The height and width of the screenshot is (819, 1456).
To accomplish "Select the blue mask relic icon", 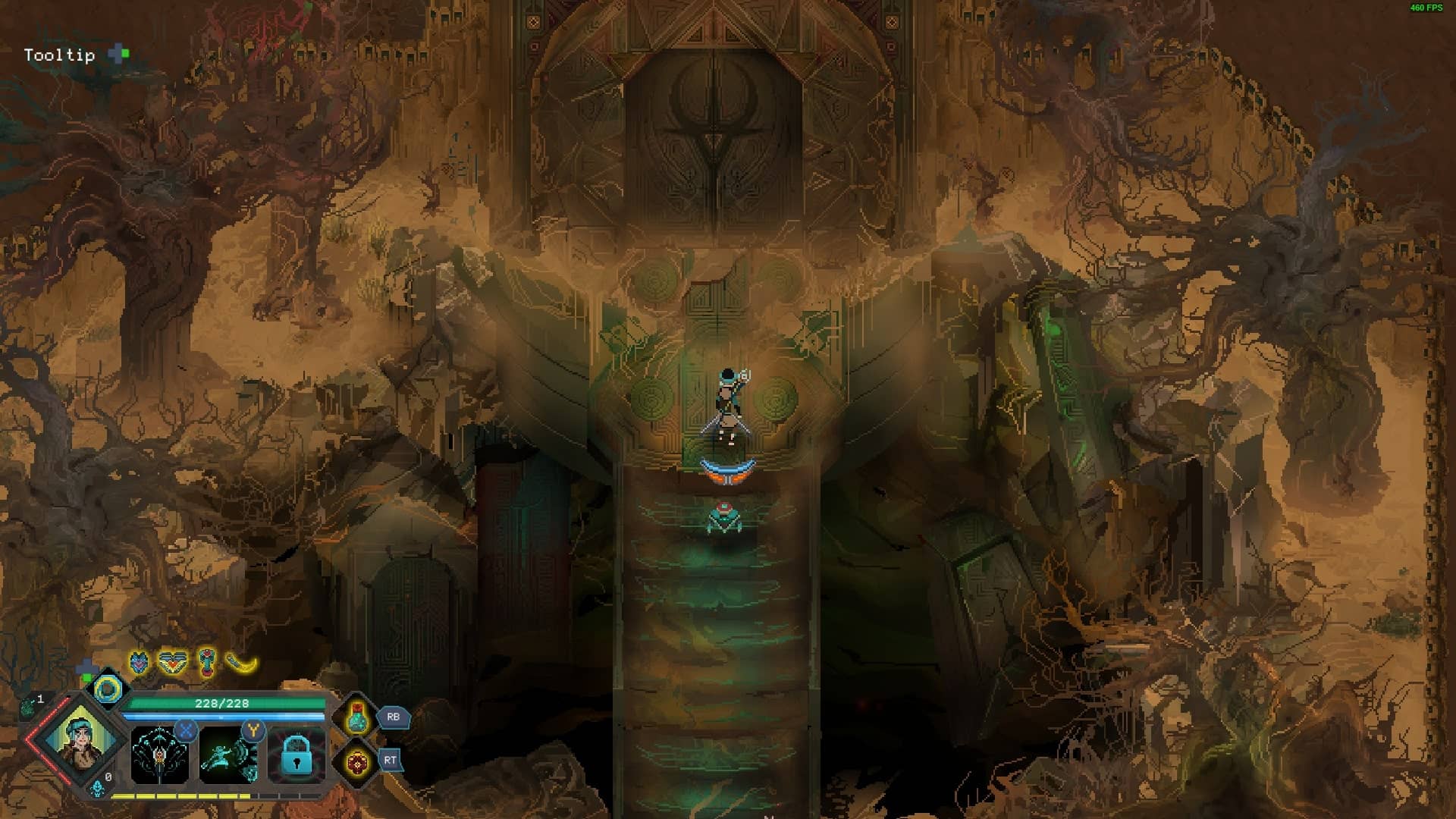I will click(139, 664).
